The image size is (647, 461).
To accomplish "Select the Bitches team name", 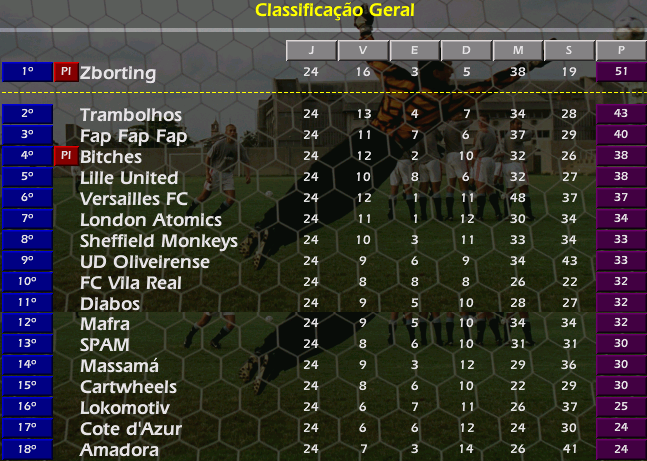I will coord(111,157).
